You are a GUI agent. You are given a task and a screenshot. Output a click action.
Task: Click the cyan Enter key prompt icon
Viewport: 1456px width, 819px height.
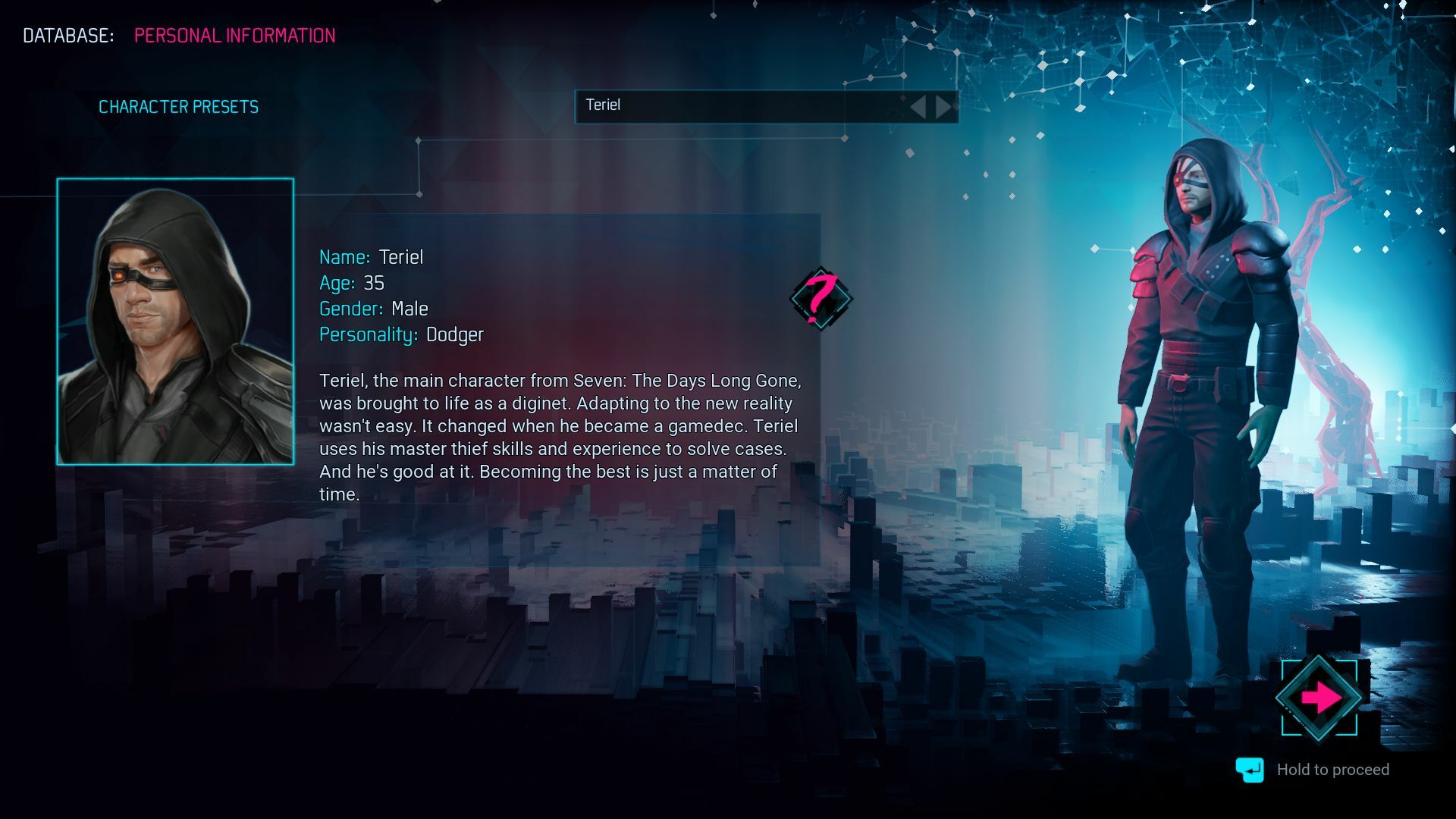coord(1250,769)
